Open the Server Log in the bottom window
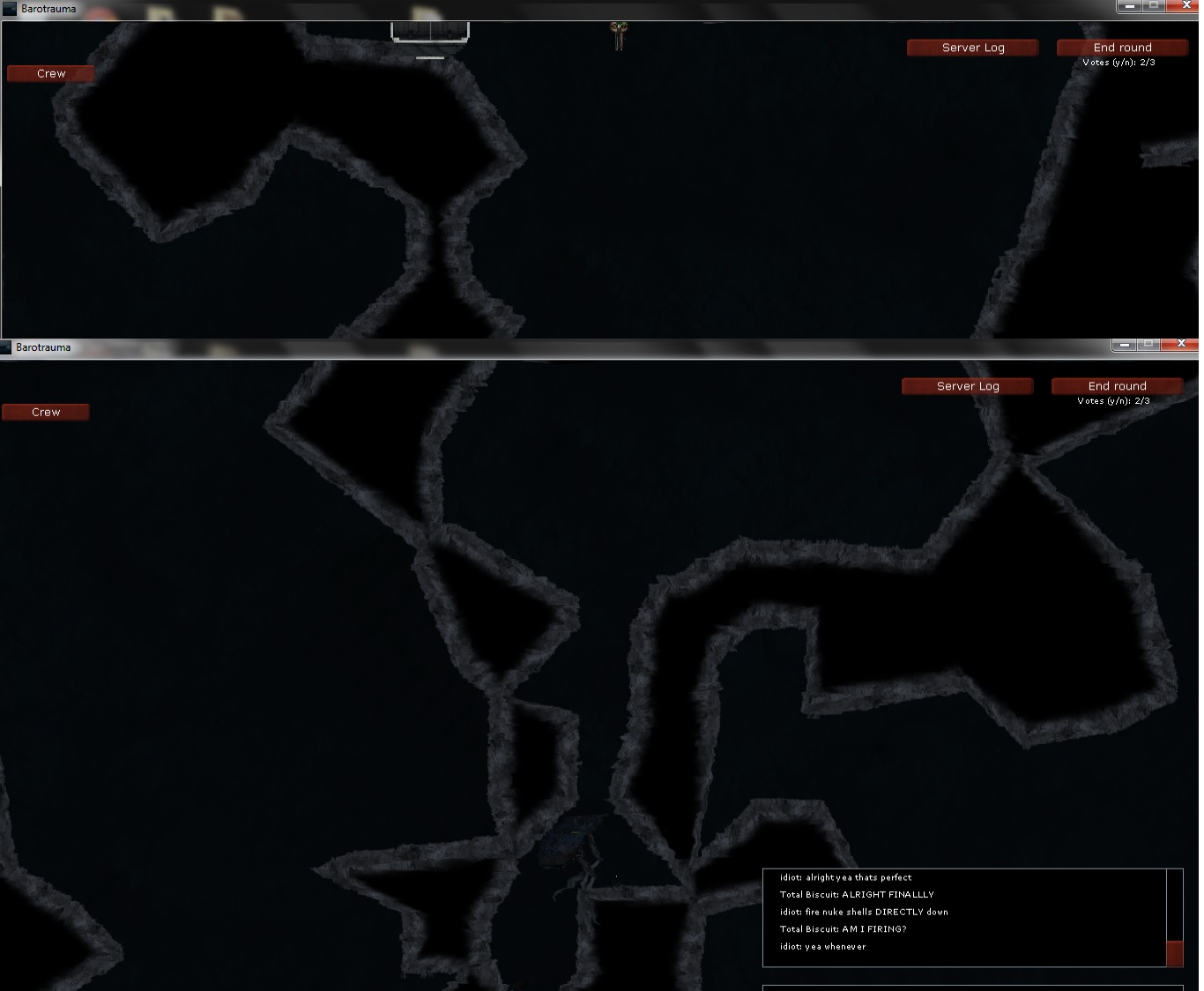 click(967, 386)
